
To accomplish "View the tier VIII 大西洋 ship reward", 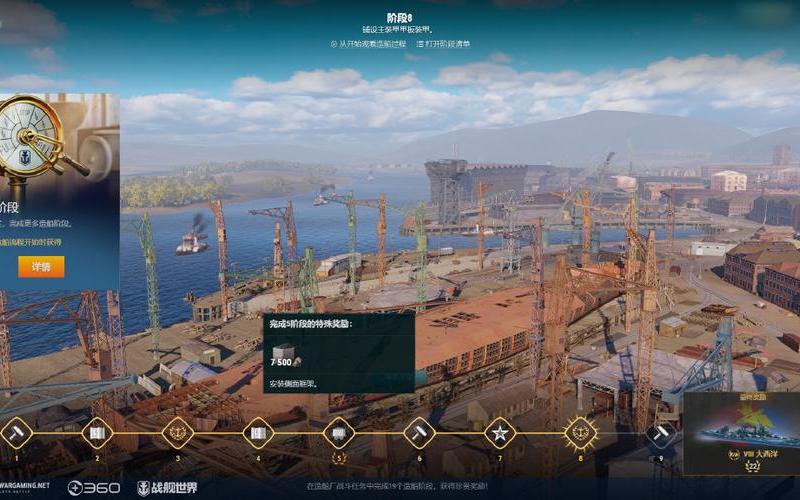I will click(741, 432).
